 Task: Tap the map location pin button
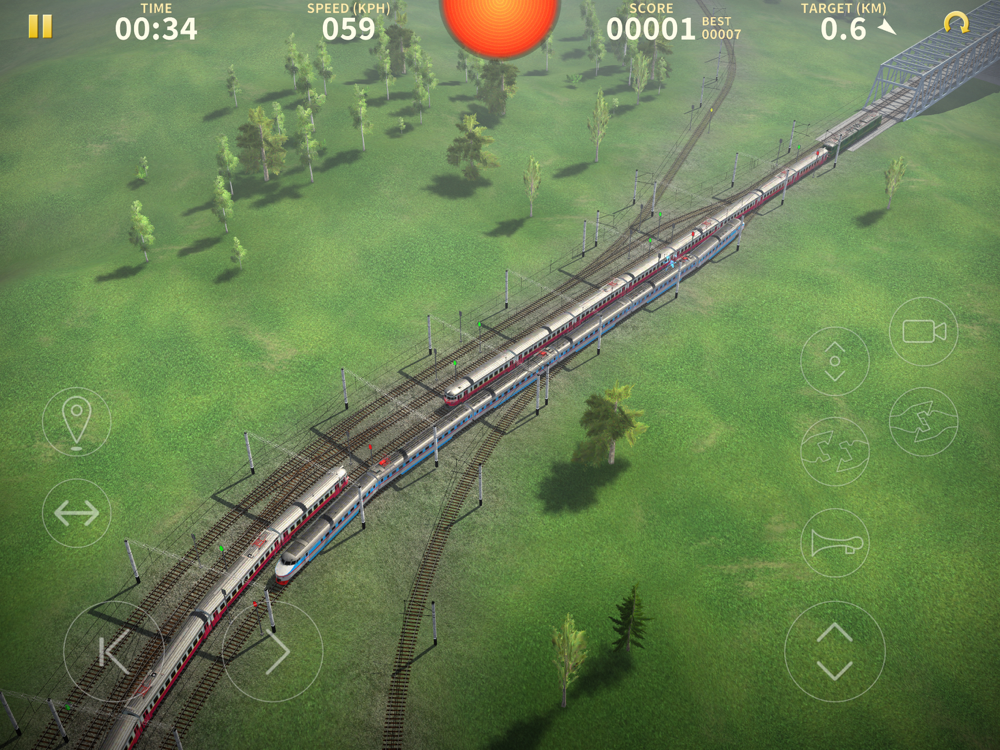coord(77,422)
